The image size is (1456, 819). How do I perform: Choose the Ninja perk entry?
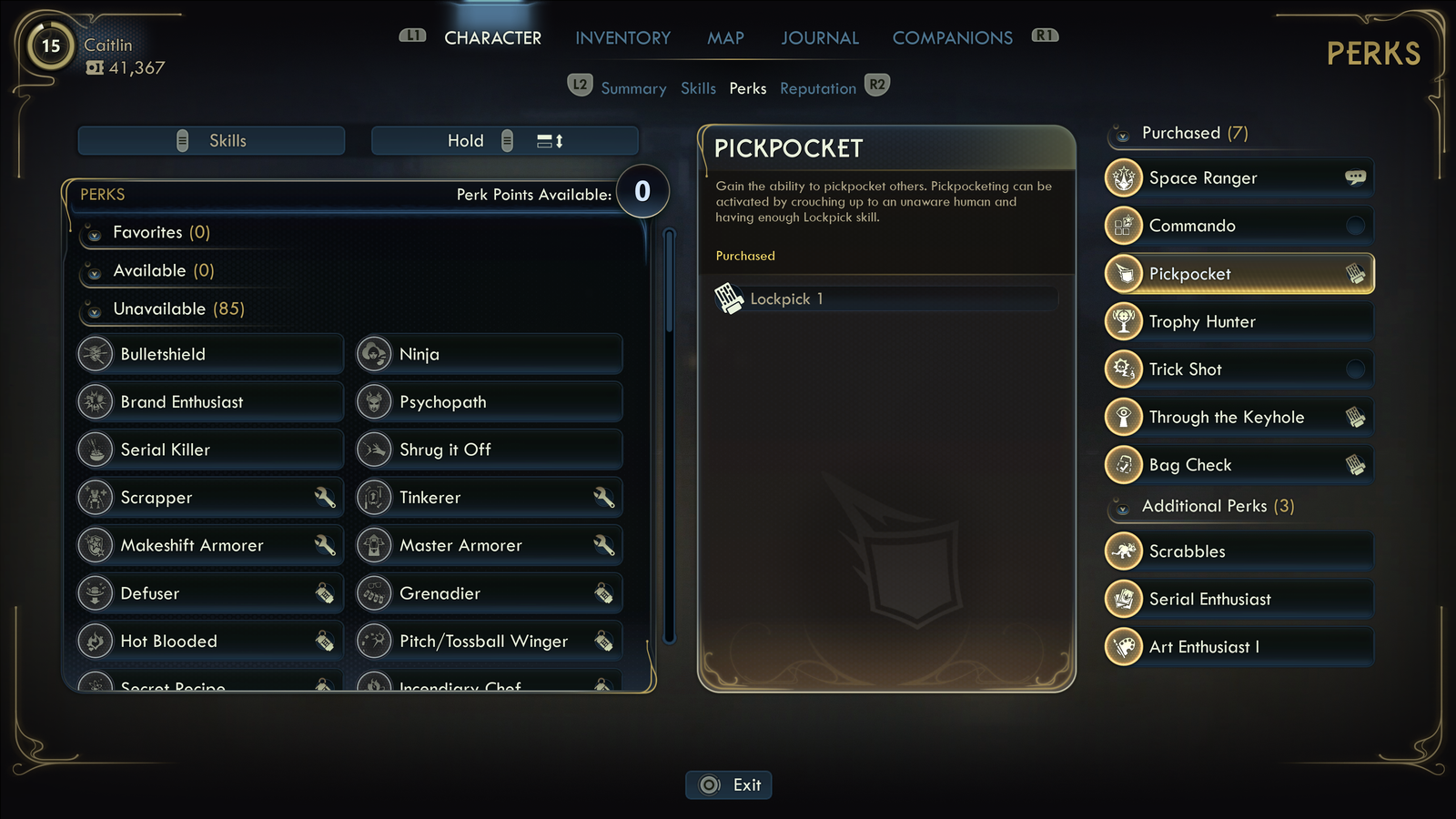(x=489, y=354)
